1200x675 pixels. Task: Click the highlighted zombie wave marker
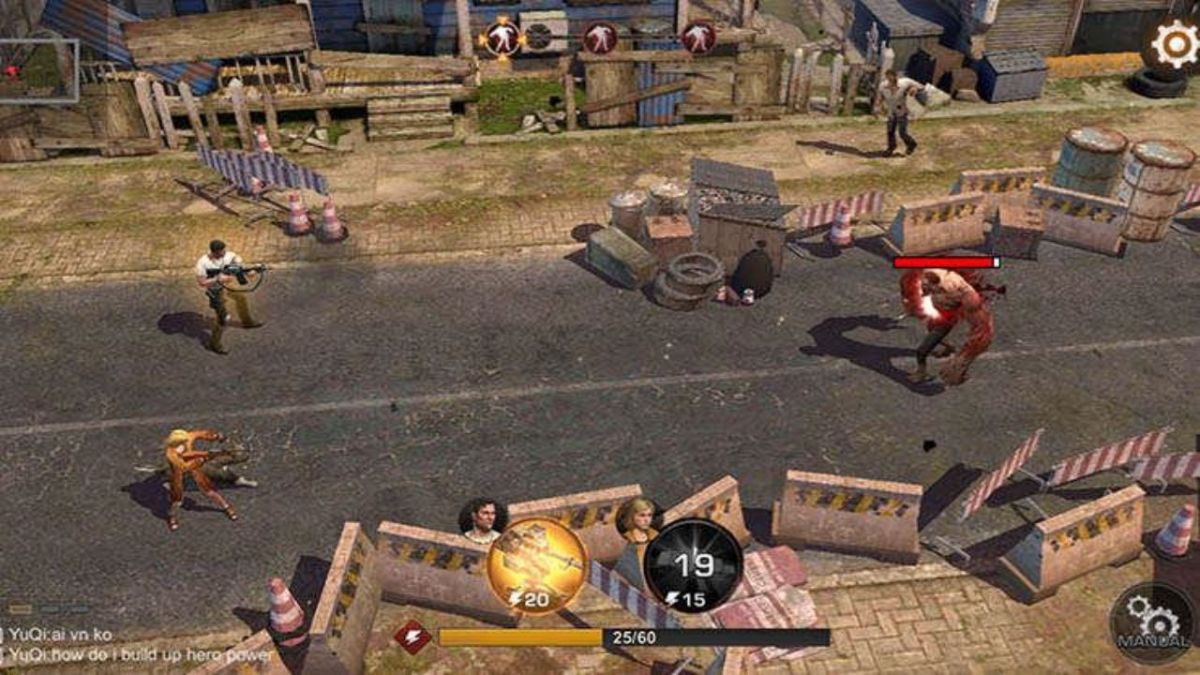[500, 37]
